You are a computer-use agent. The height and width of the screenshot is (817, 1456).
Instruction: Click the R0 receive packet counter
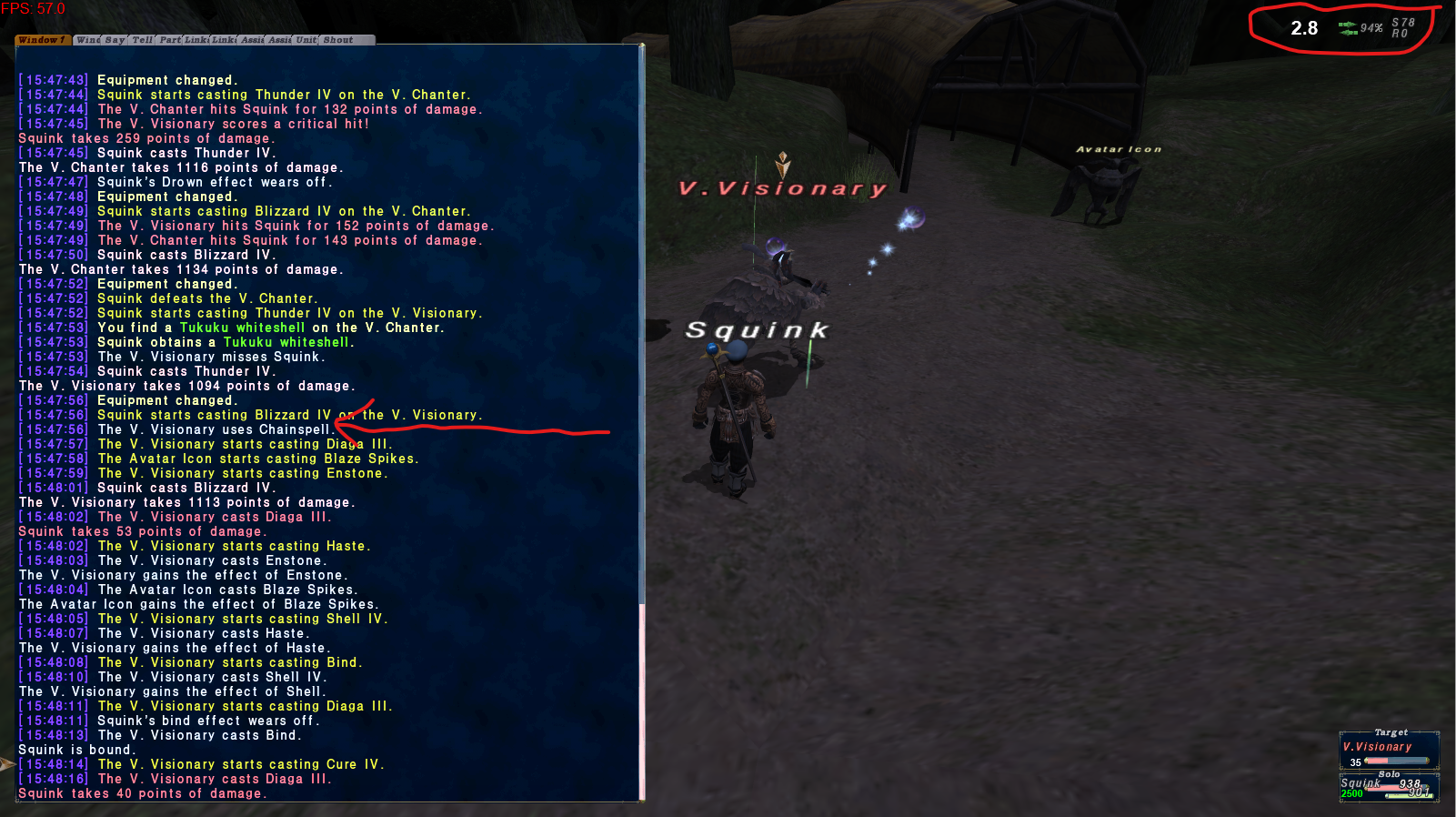(1401, 35)
